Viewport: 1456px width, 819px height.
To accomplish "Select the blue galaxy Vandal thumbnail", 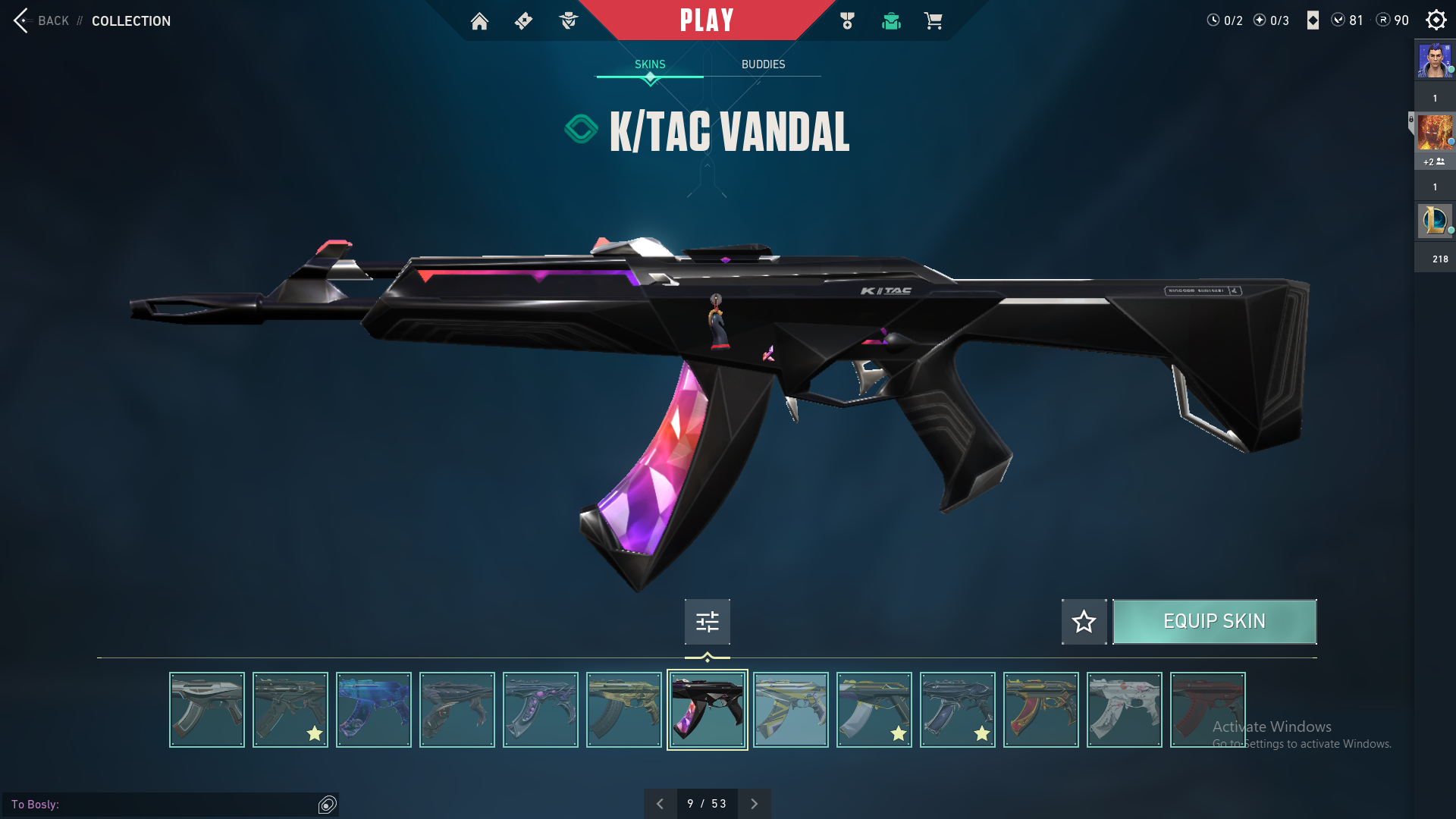I will point(374,710).
